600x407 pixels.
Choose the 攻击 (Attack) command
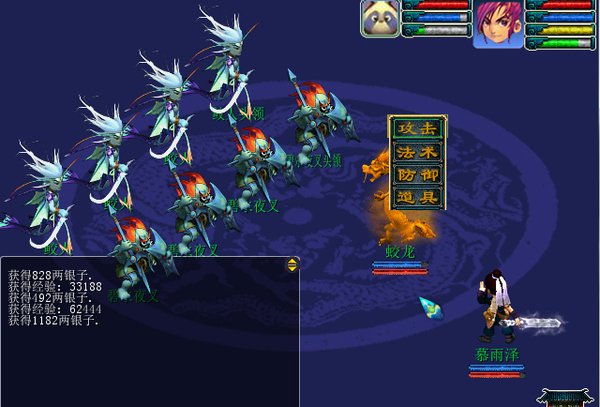click(x=417, y=129)
